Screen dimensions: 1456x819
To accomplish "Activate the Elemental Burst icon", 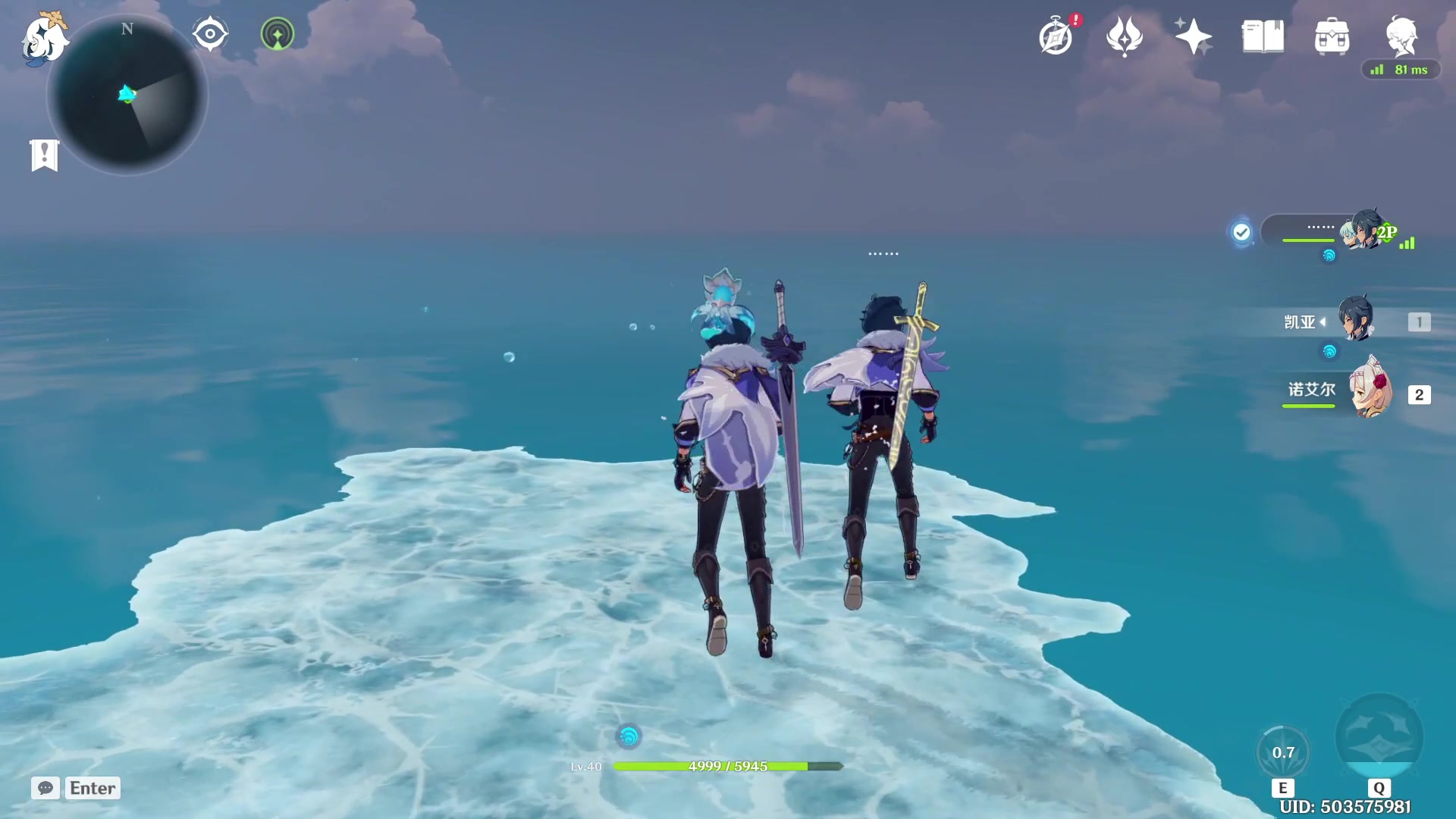I will pos(1379,737).
